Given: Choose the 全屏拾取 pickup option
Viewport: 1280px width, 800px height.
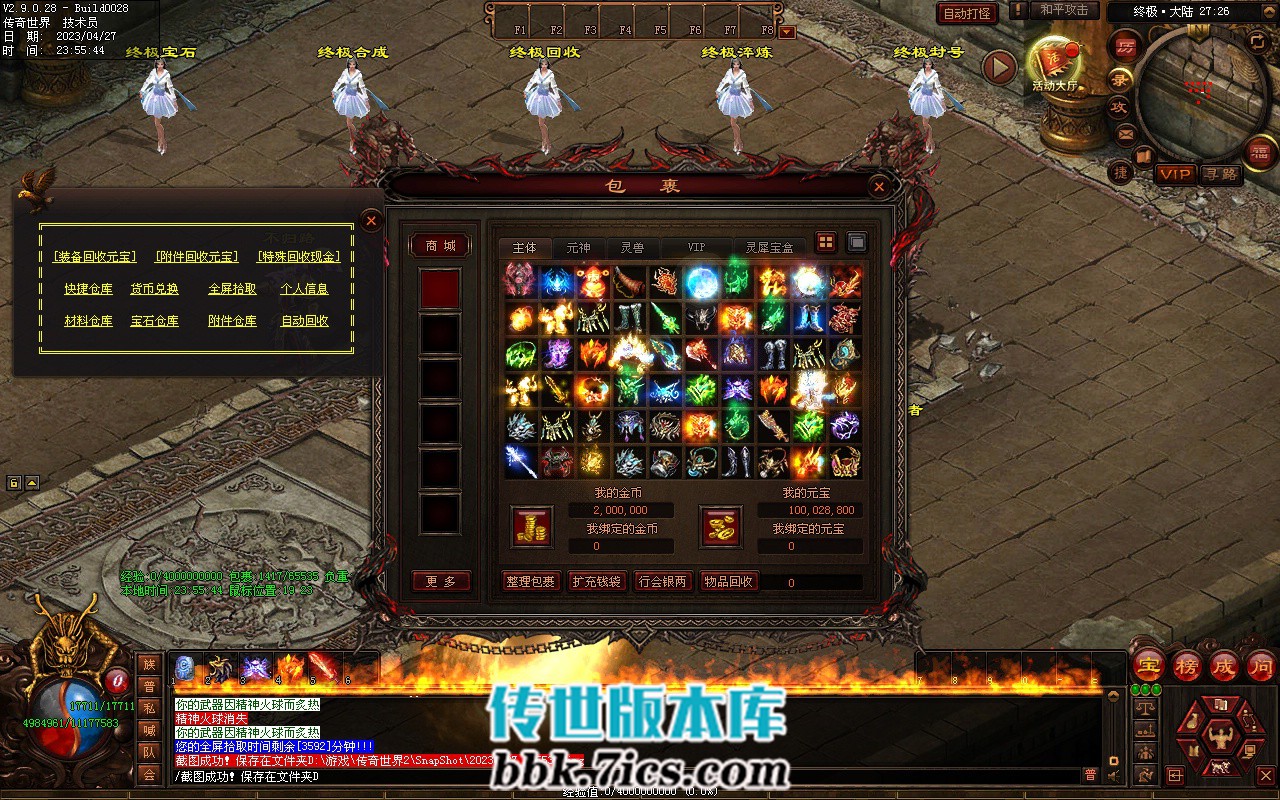Looking at the screenshot, I should coord(232,289).
